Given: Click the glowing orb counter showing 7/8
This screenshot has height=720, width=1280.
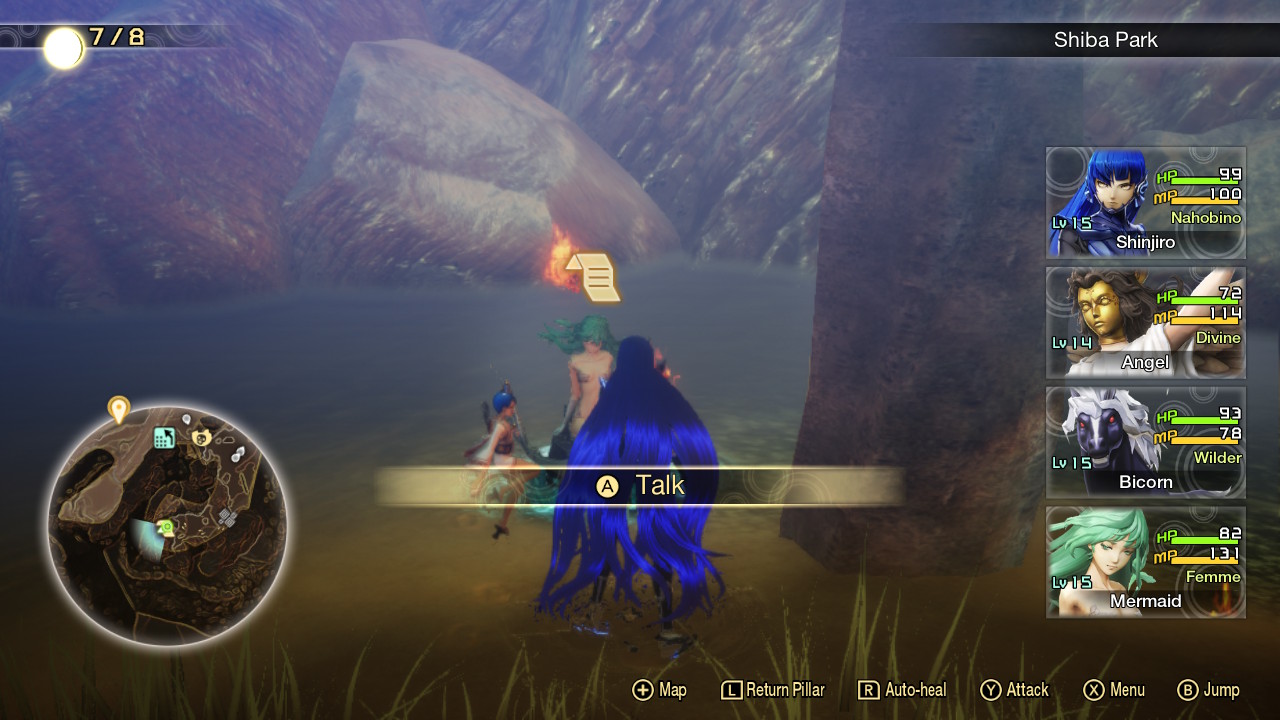Looking at the screenshot, I should [x=66, y=46].
